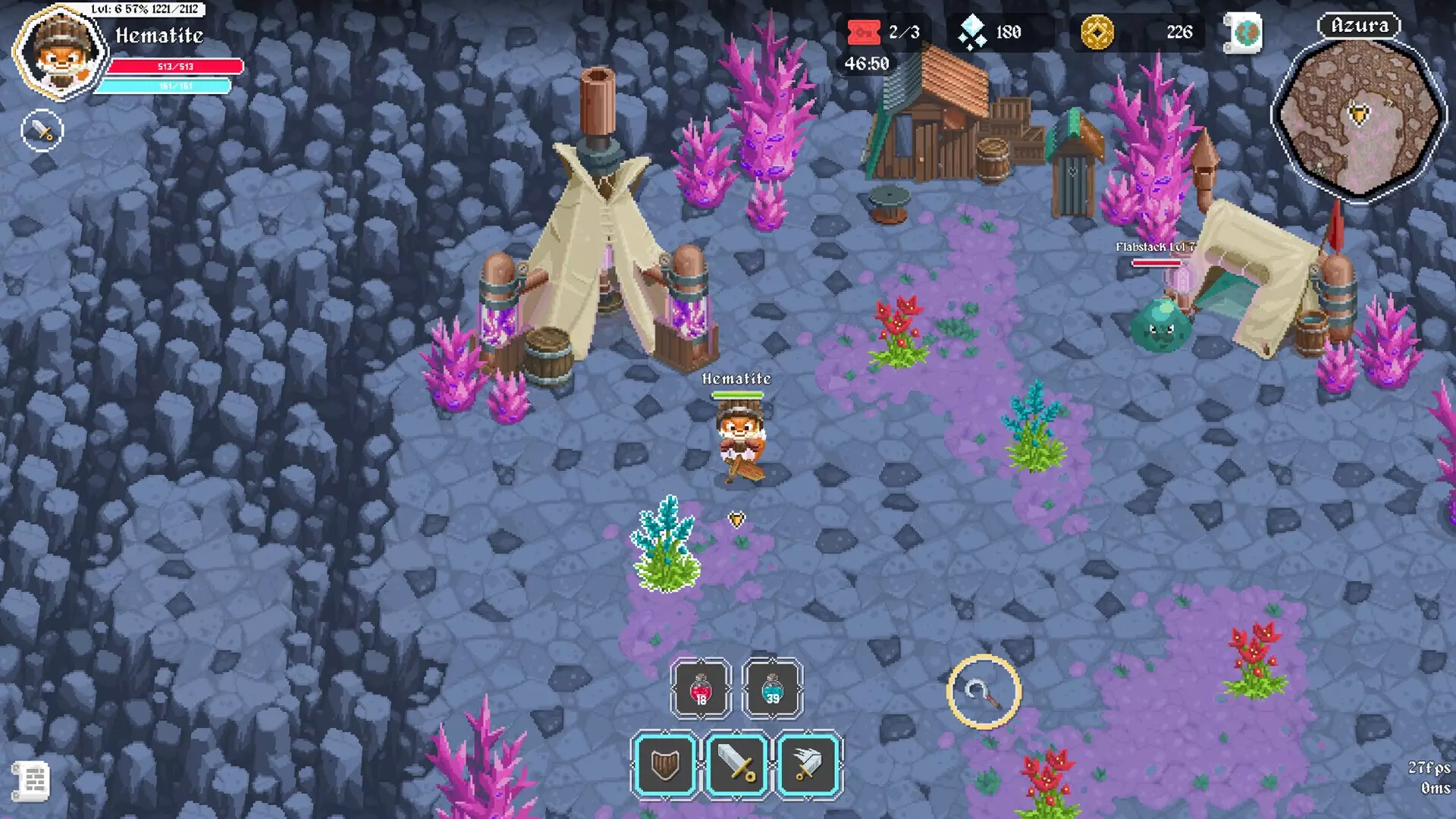Activate the winged sword dash ability

click(808, 764)
